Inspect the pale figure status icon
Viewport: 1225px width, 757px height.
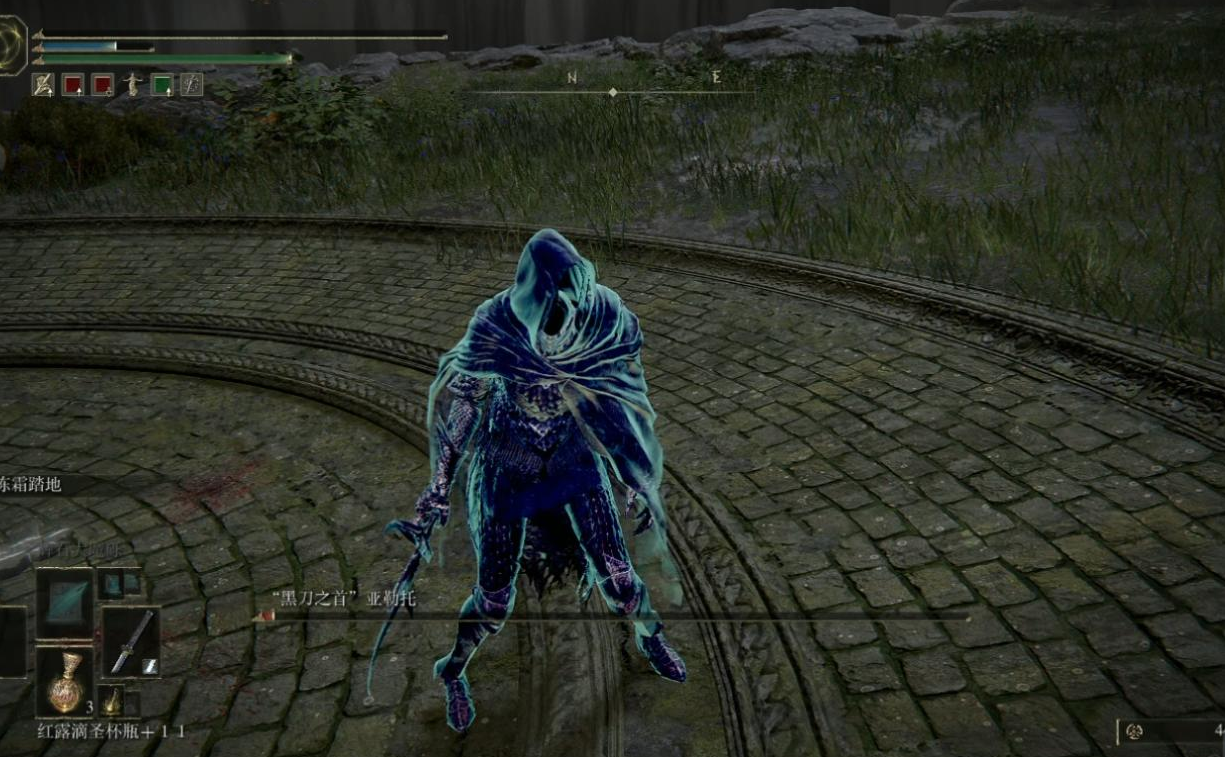[x=131, y=85]
